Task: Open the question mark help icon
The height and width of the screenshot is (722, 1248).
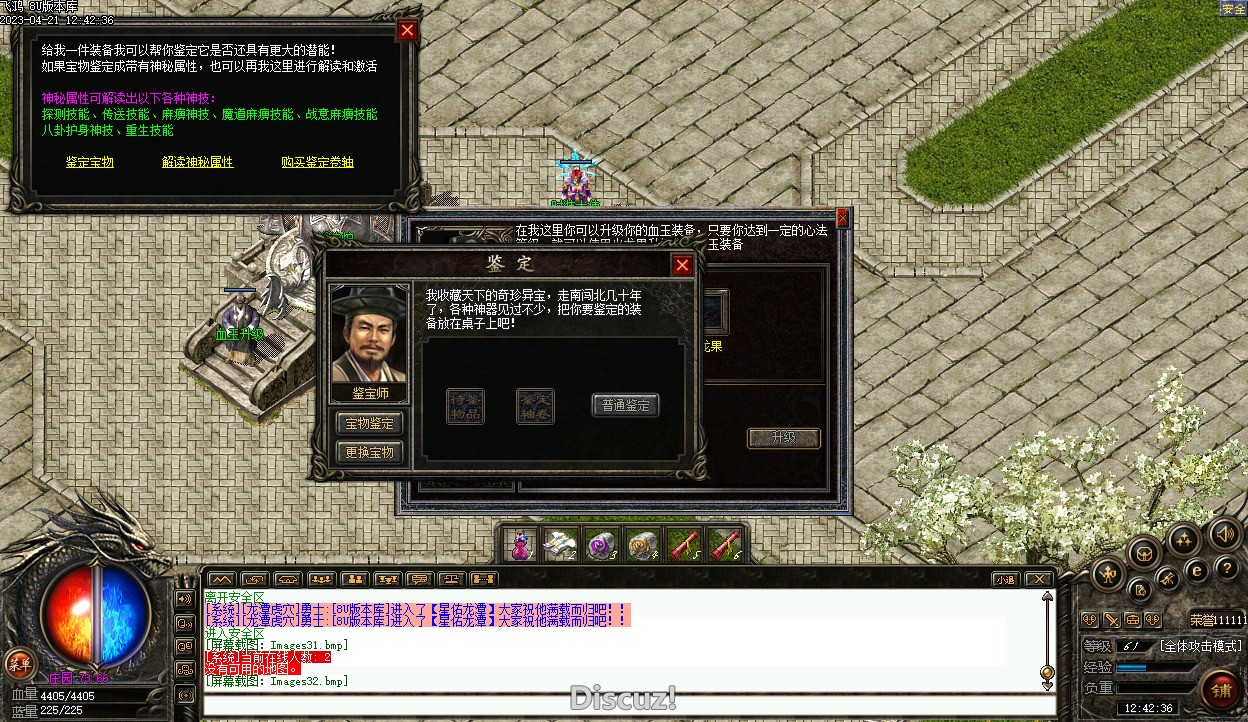Action: [x=1227, y=568]
